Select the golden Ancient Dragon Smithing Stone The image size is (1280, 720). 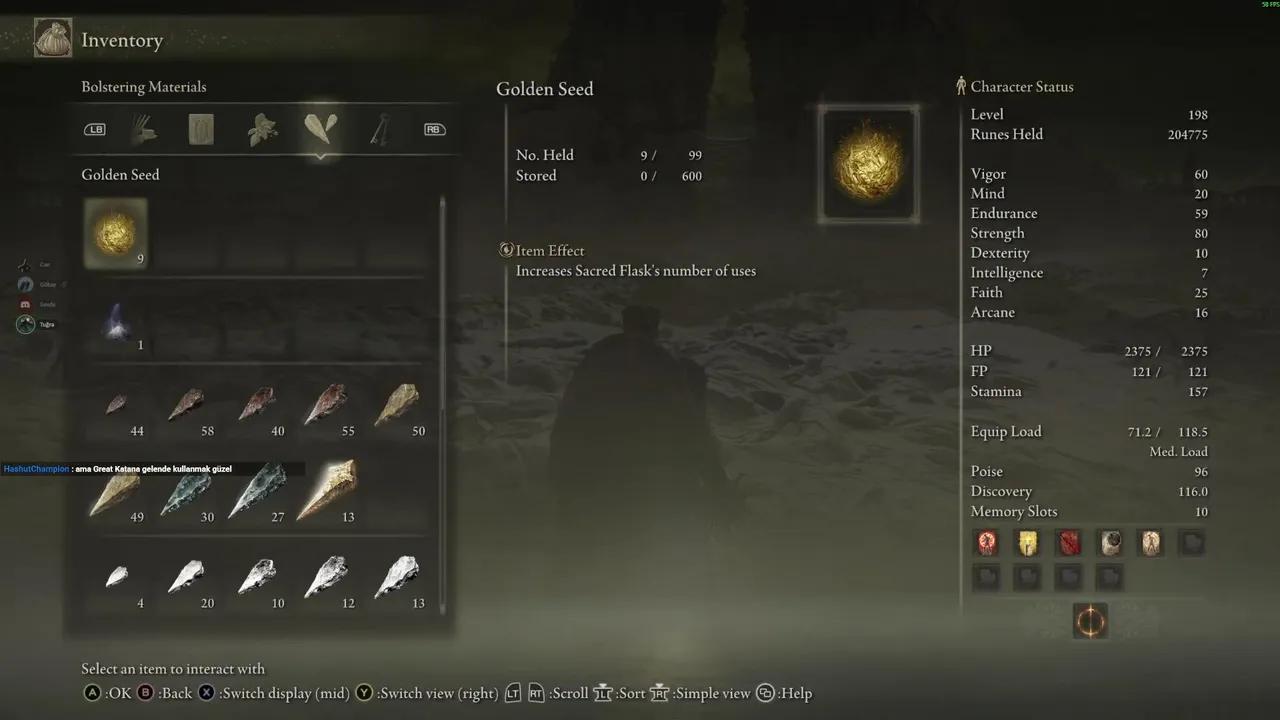point(327,490)
